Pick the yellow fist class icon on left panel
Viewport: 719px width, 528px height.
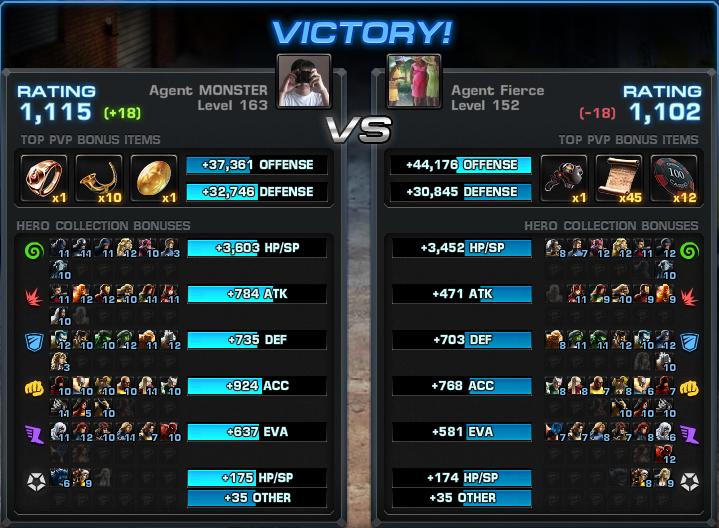(x=34, y=388)
